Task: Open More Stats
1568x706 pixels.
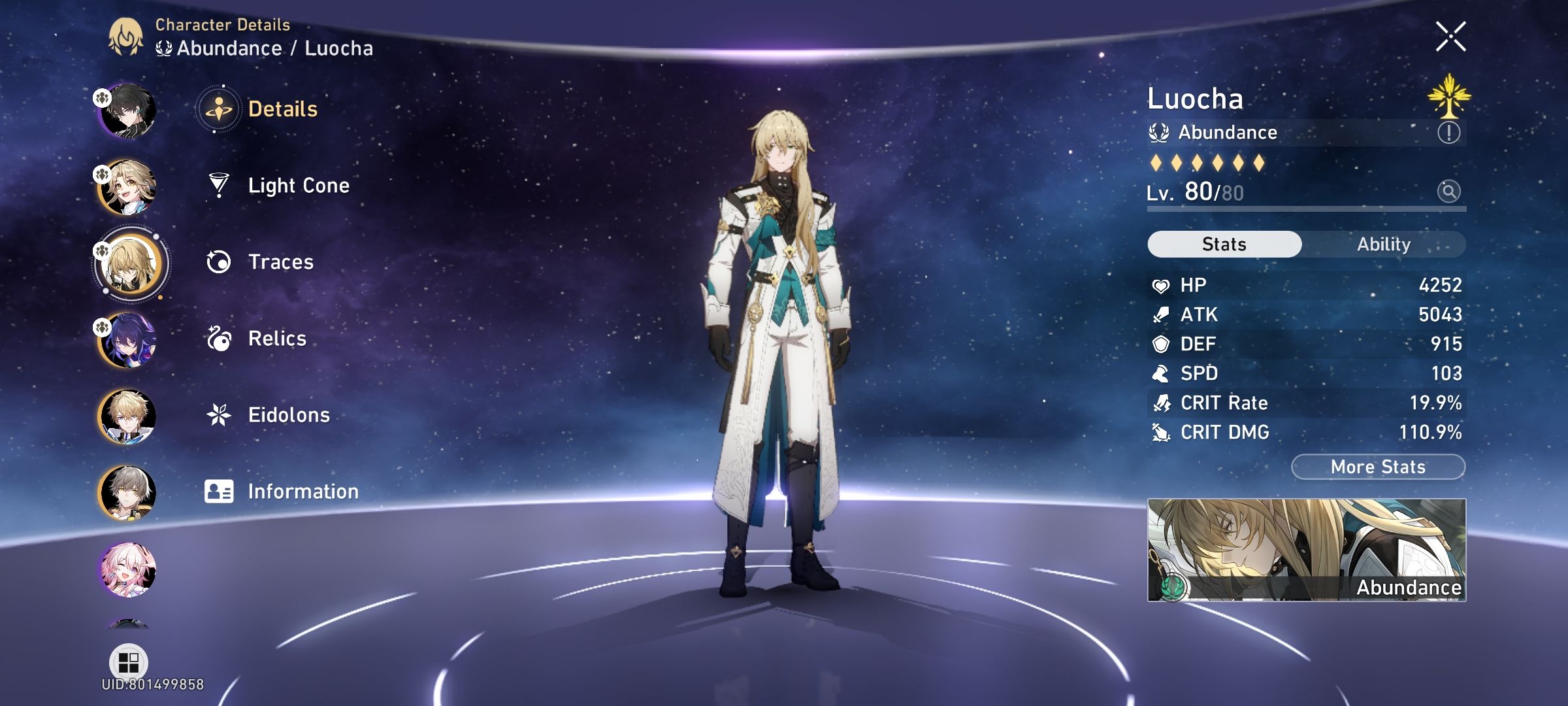Action: pos(1378,467)
